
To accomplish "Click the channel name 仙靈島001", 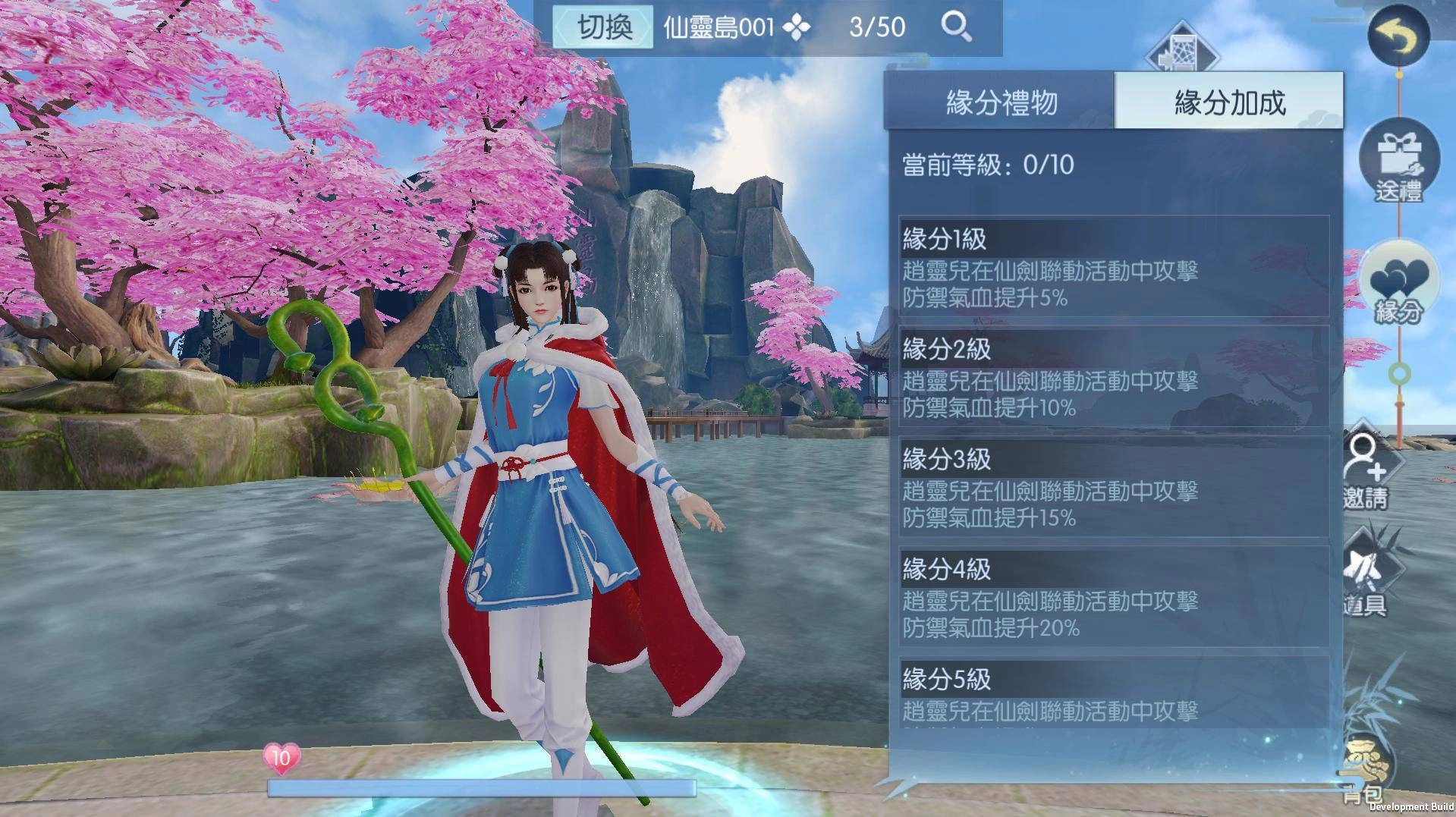I will point(719,26).
